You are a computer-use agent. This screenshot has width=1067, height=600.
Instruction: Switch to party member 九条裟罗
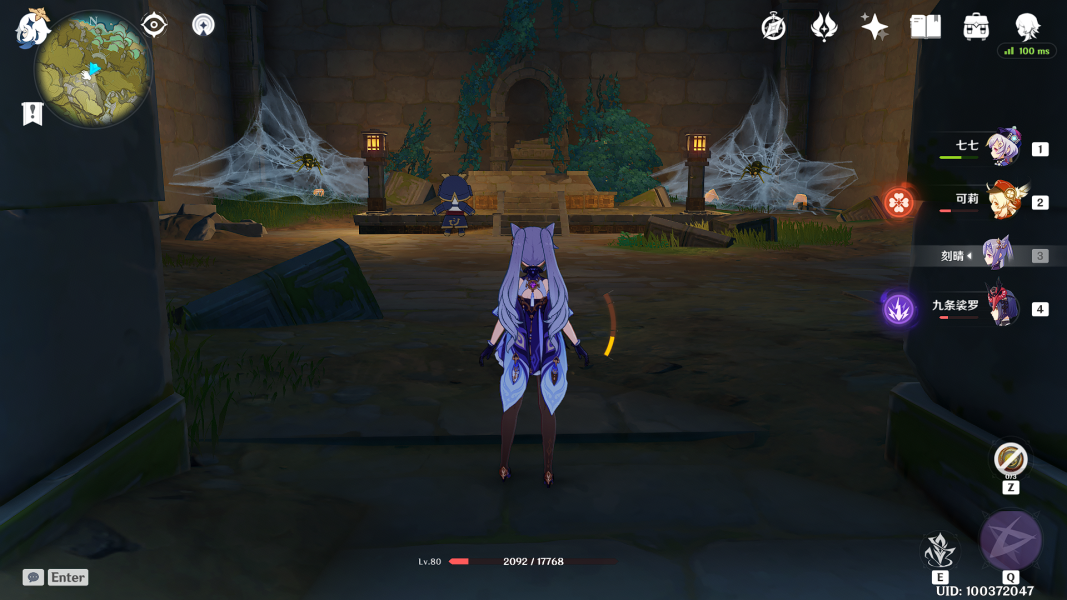pyautogui.click(x=1001, y=308)
